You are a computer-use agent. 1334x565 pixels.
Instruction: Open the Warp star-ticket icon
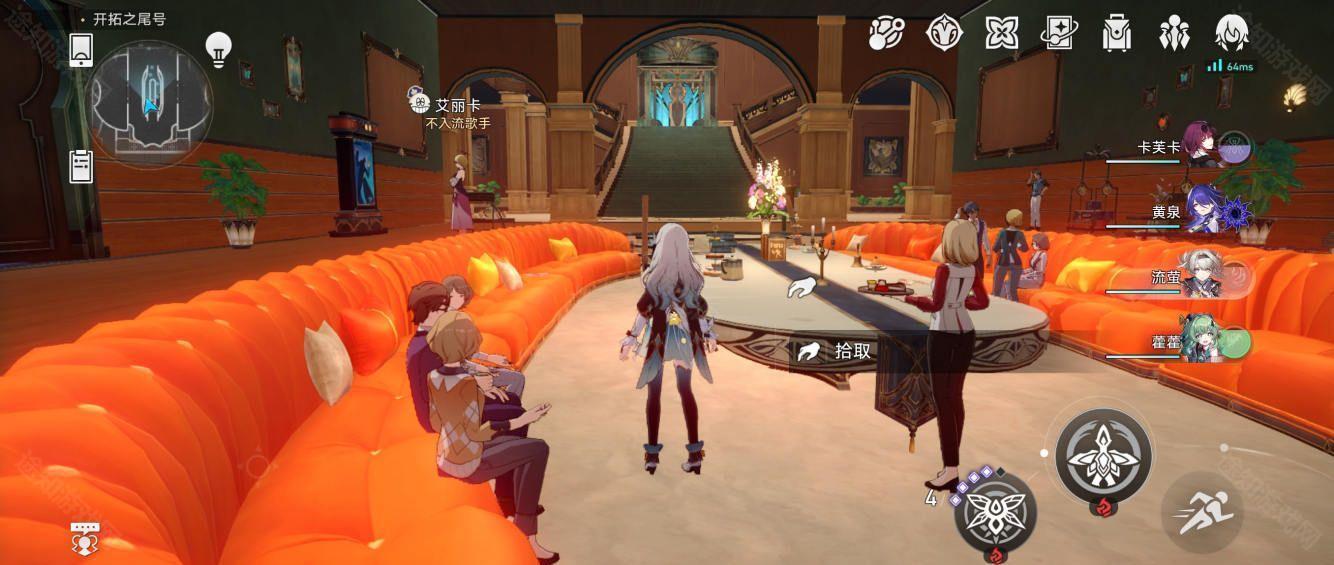tap(1058, 33)
